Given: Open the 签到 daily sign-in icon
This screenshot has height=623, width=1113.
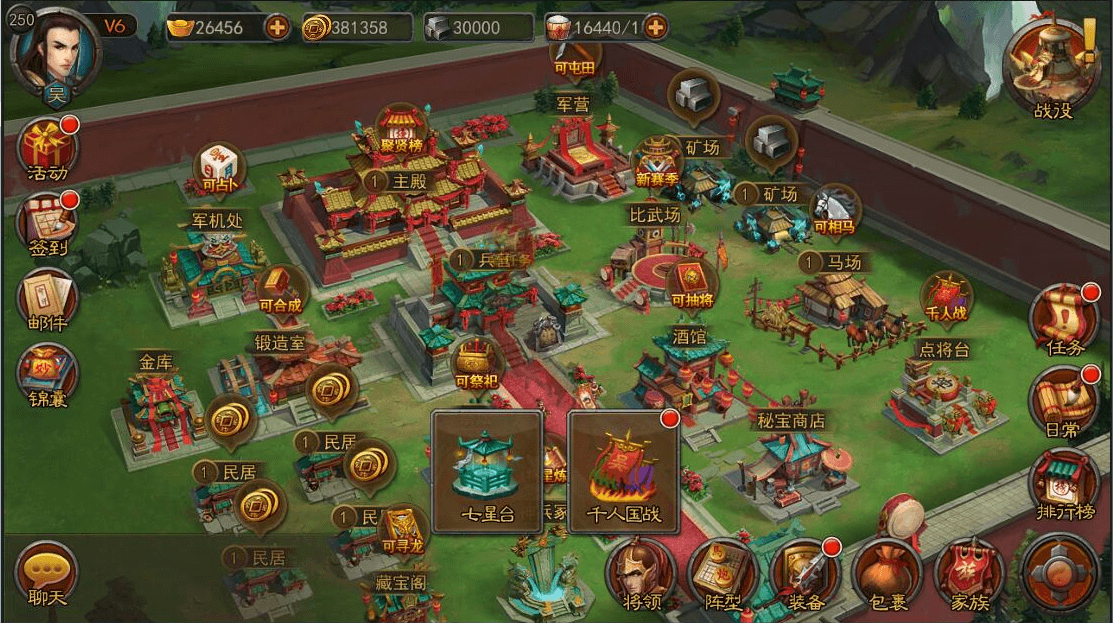Looking at the screenshot, I should (46, 221).
